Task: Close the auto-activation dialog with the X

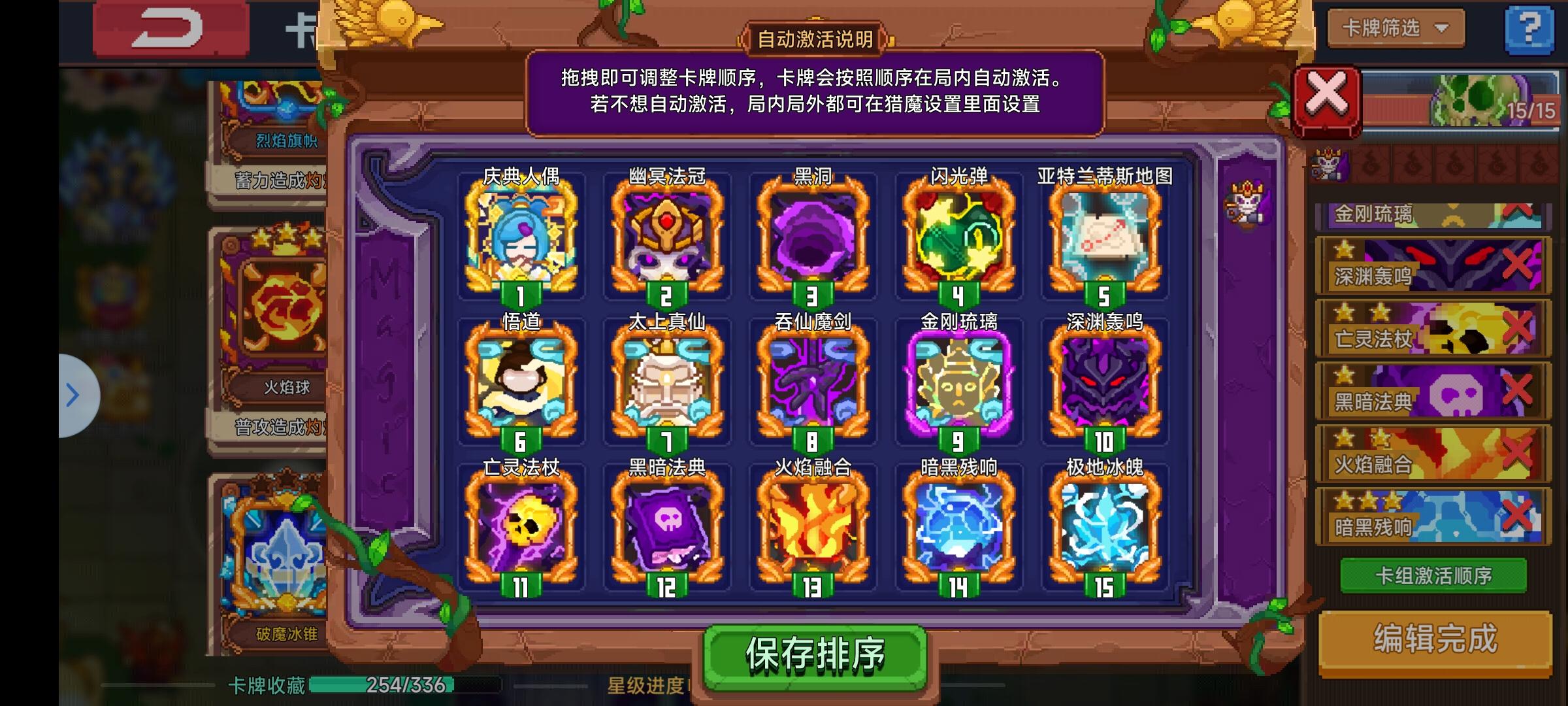Action: point(1326,98)
